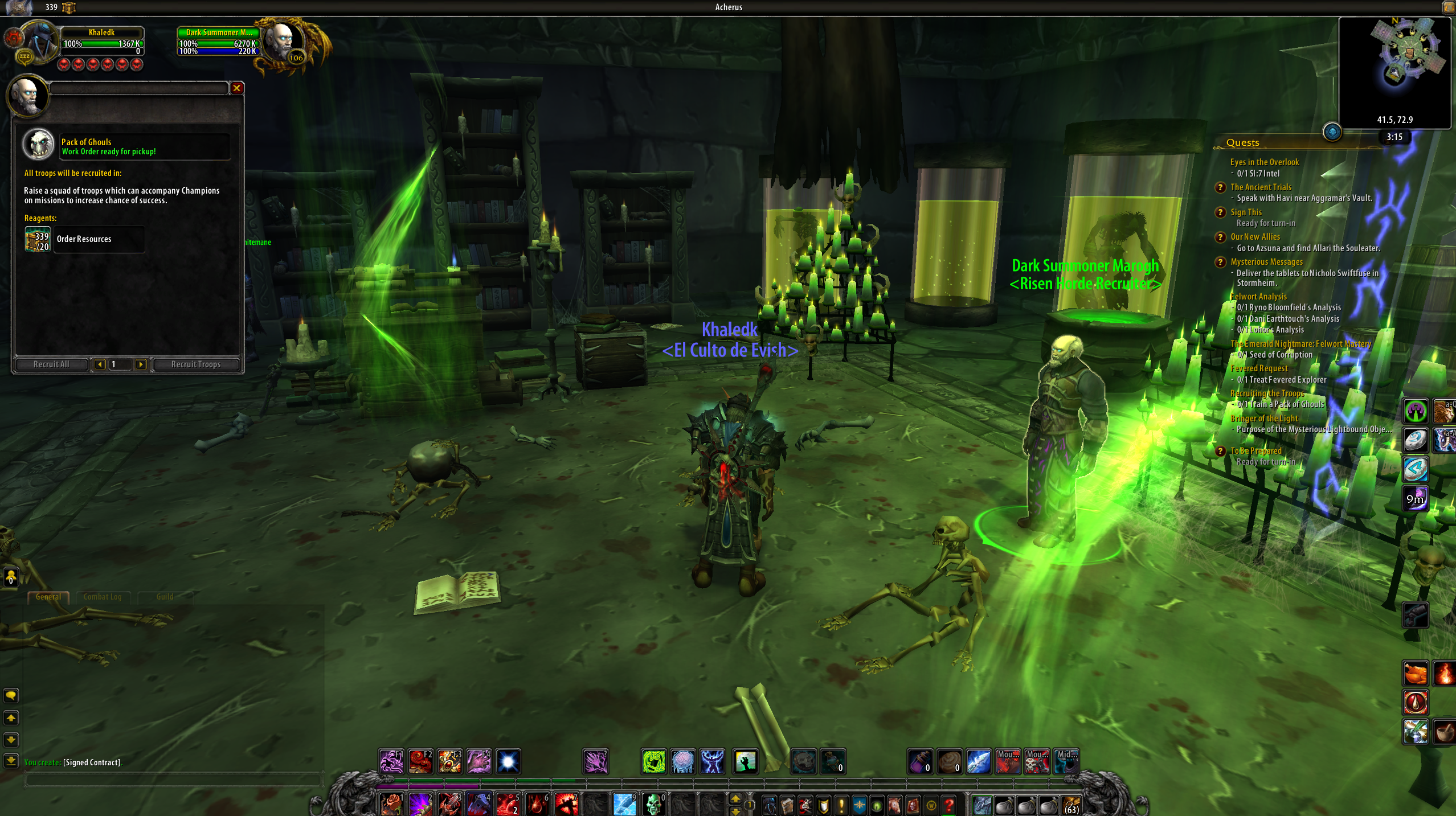Switch to the Combat Log chat tab
This screenshot has height=816, width=1456.
(103, 597)
